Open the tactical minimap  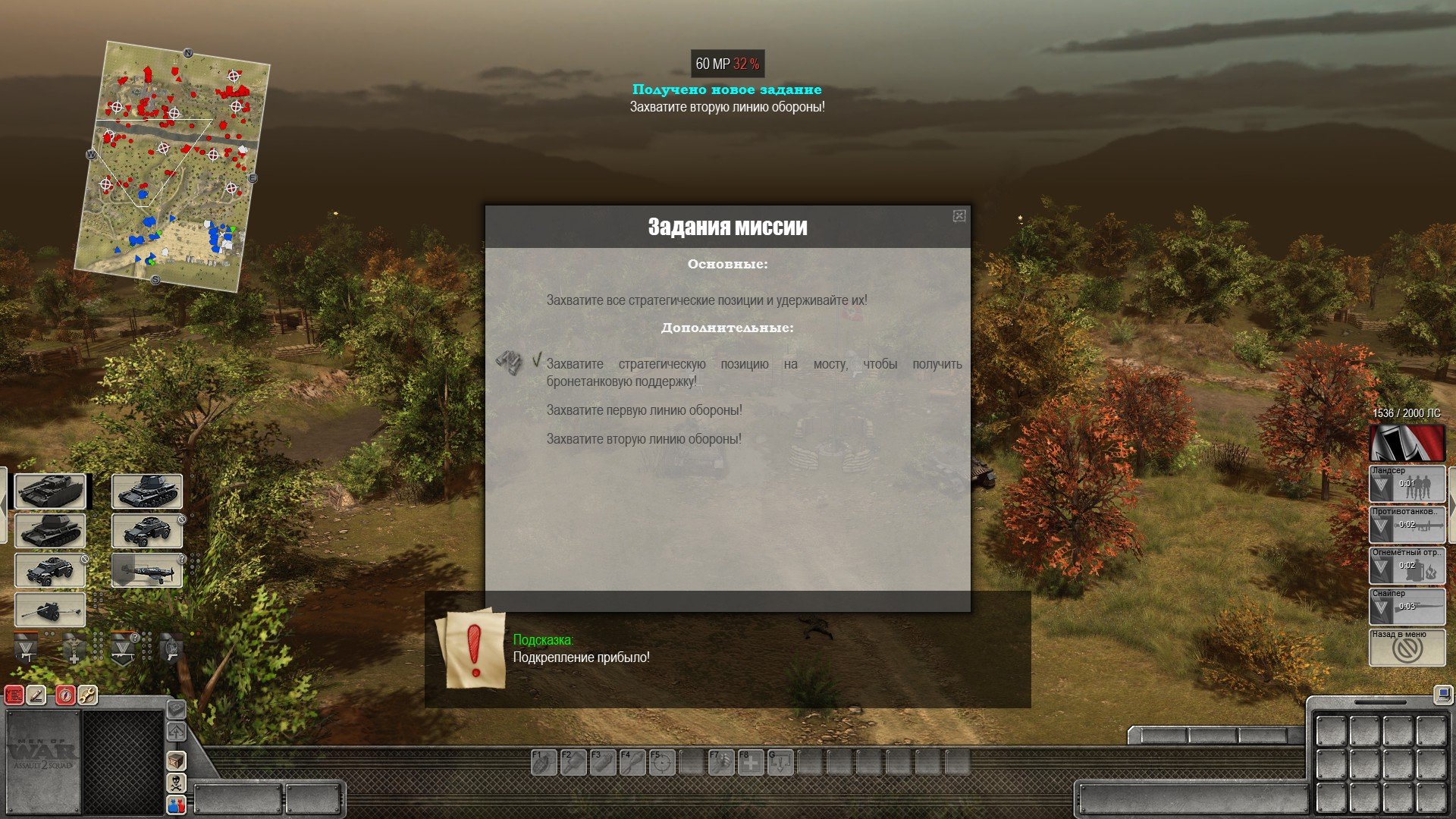pyautogui.click(x=172, y=165)
